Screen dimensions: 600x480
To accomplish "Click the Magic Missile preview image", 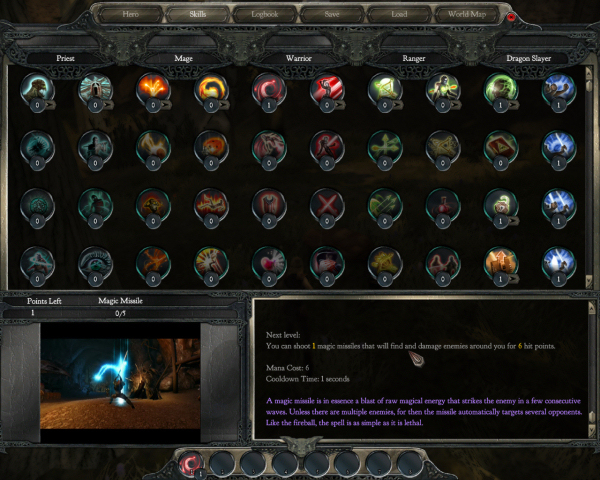I will pos(120,371).
